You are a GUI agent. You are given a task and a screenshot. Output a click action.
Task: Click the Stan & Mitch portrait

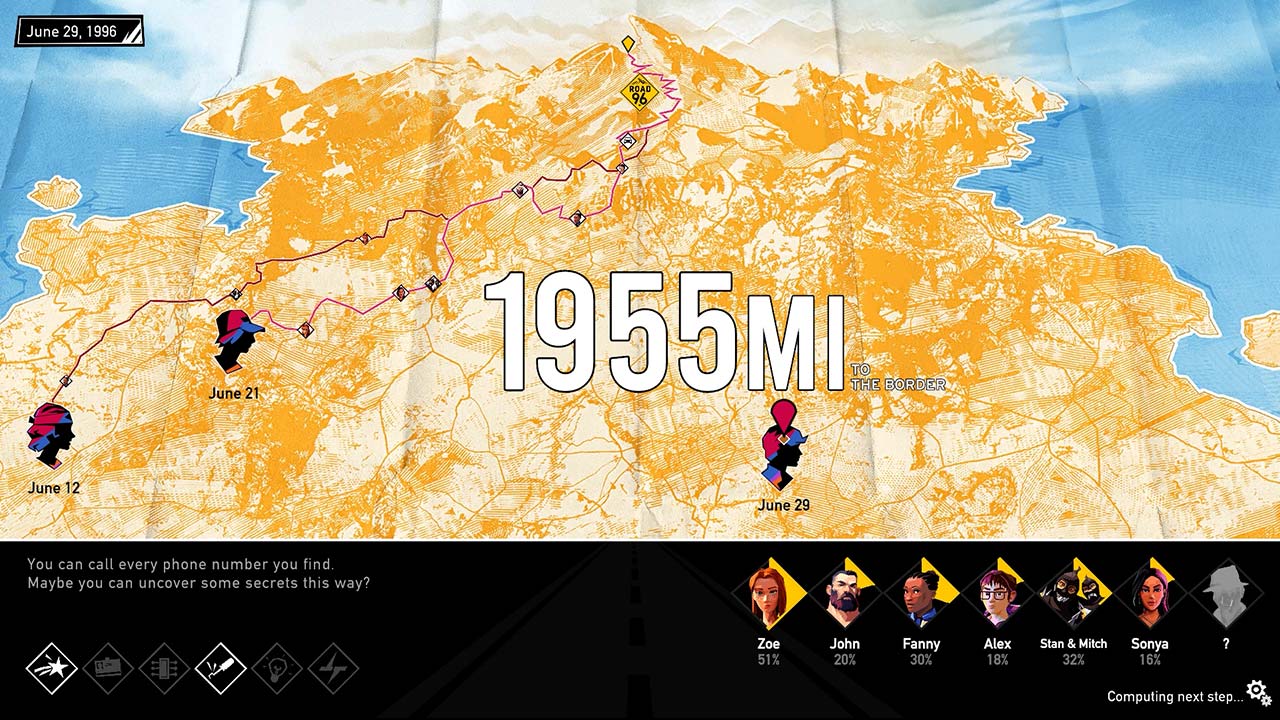tap(1076, 594)
